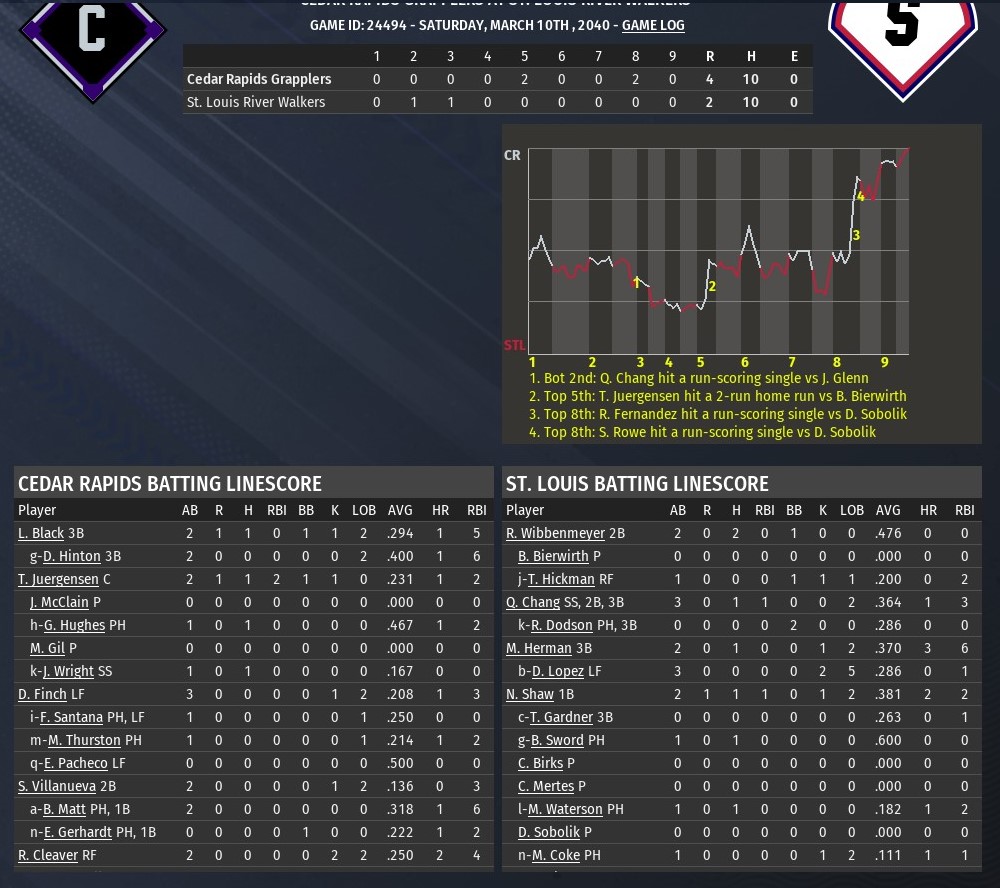Select M. Herman in St. Louis linescore
The width and height of the screenshot is (1000, 888).
click(x=539, y=648)
